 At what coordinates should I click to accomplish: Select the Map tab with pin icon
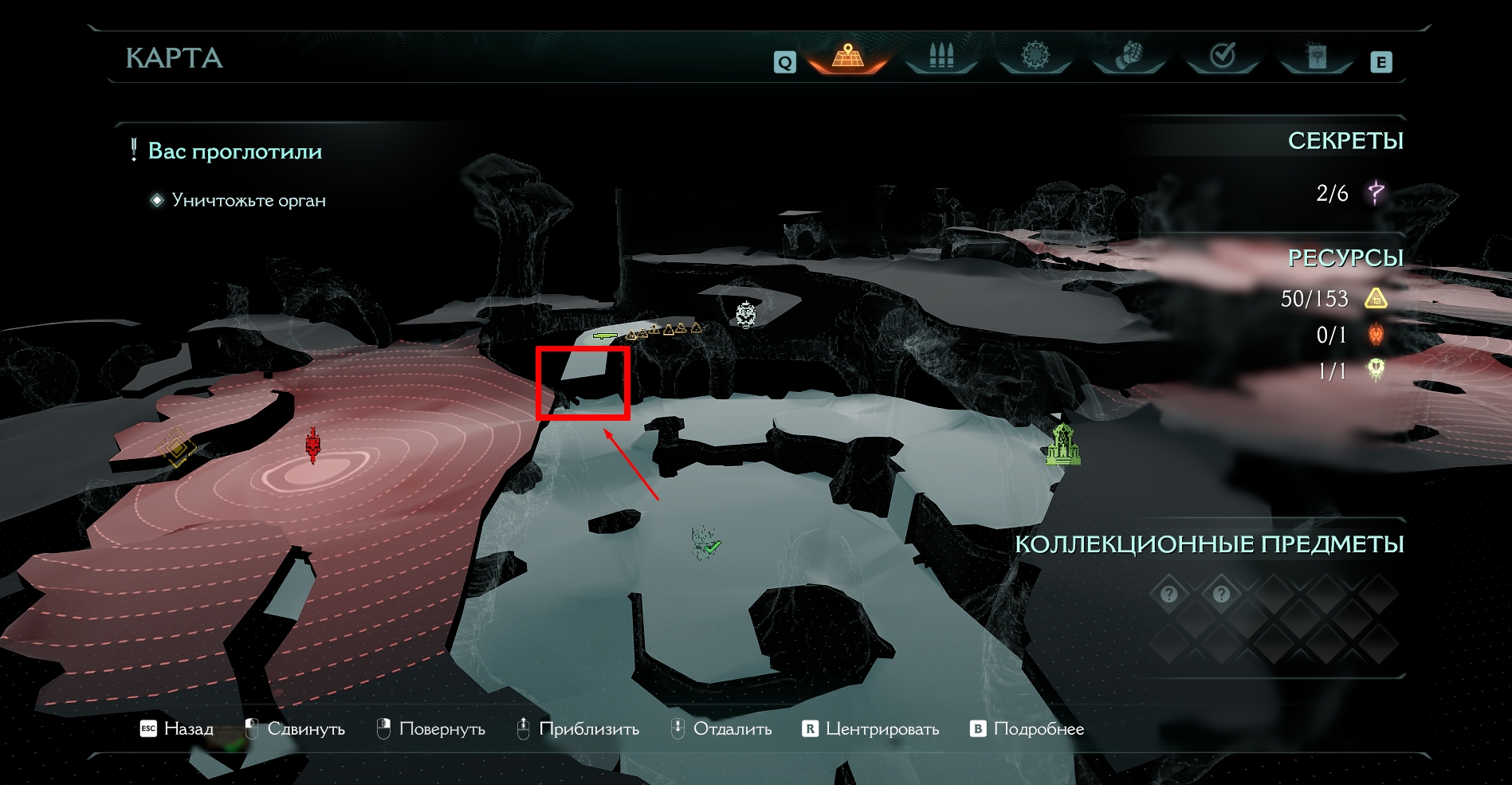tap(848, 56)
